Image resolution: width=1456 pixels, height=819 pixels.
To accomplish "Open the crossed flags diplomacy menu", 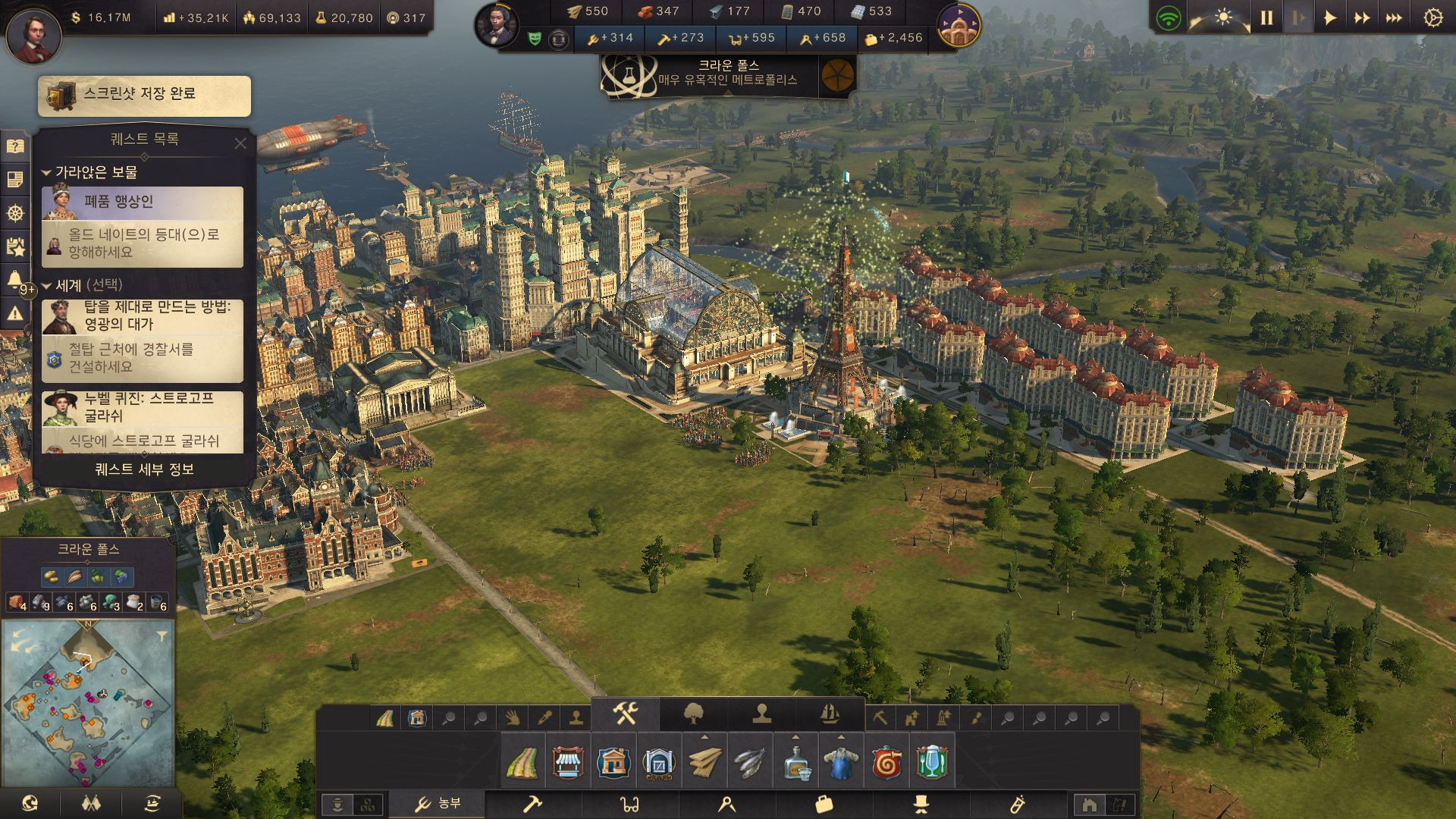I will pos(91,803).
